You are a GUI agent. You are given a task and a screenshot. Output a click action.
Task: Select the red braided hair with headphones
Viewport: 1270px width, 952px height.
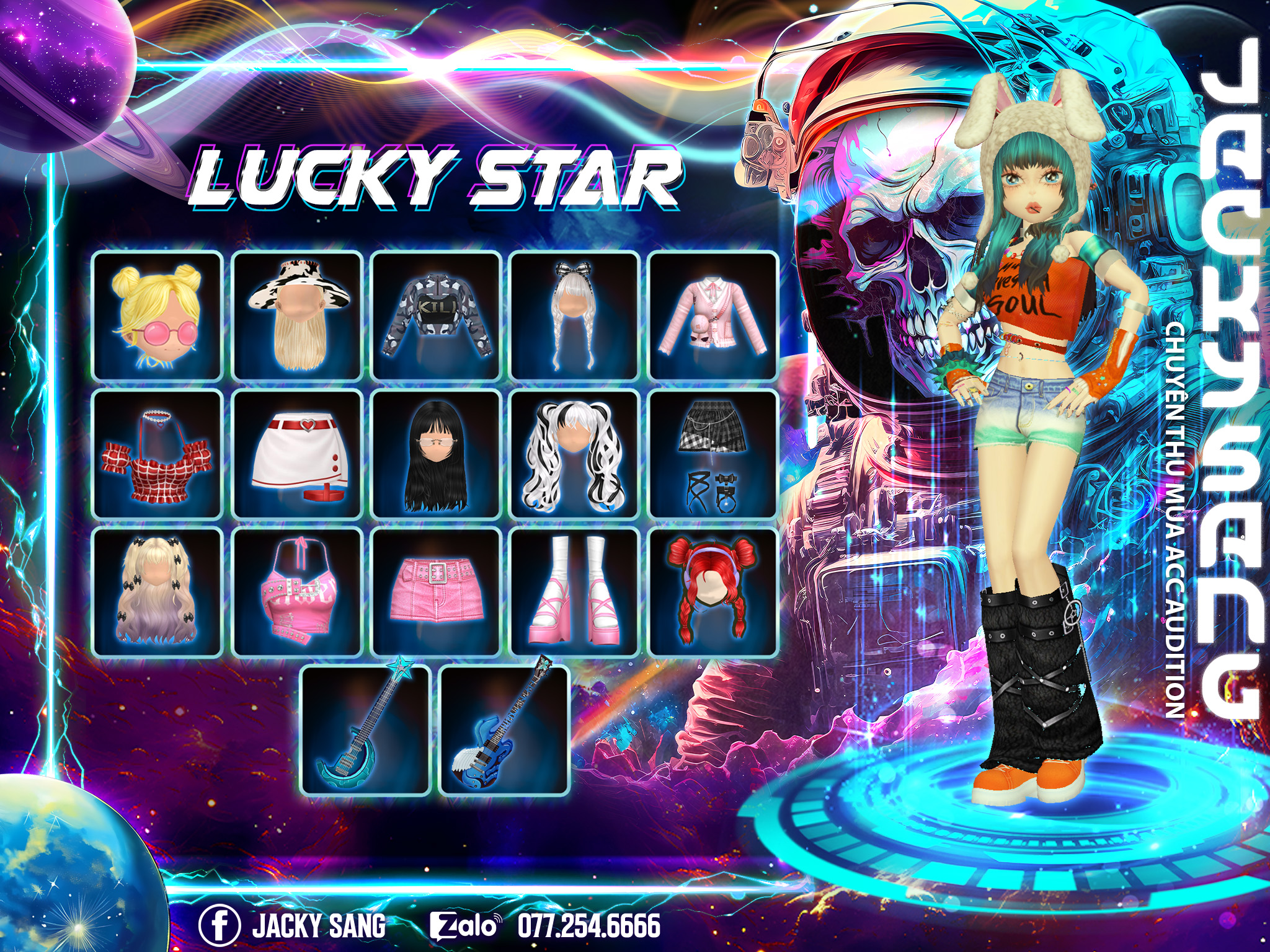click(x=713, y=593)
